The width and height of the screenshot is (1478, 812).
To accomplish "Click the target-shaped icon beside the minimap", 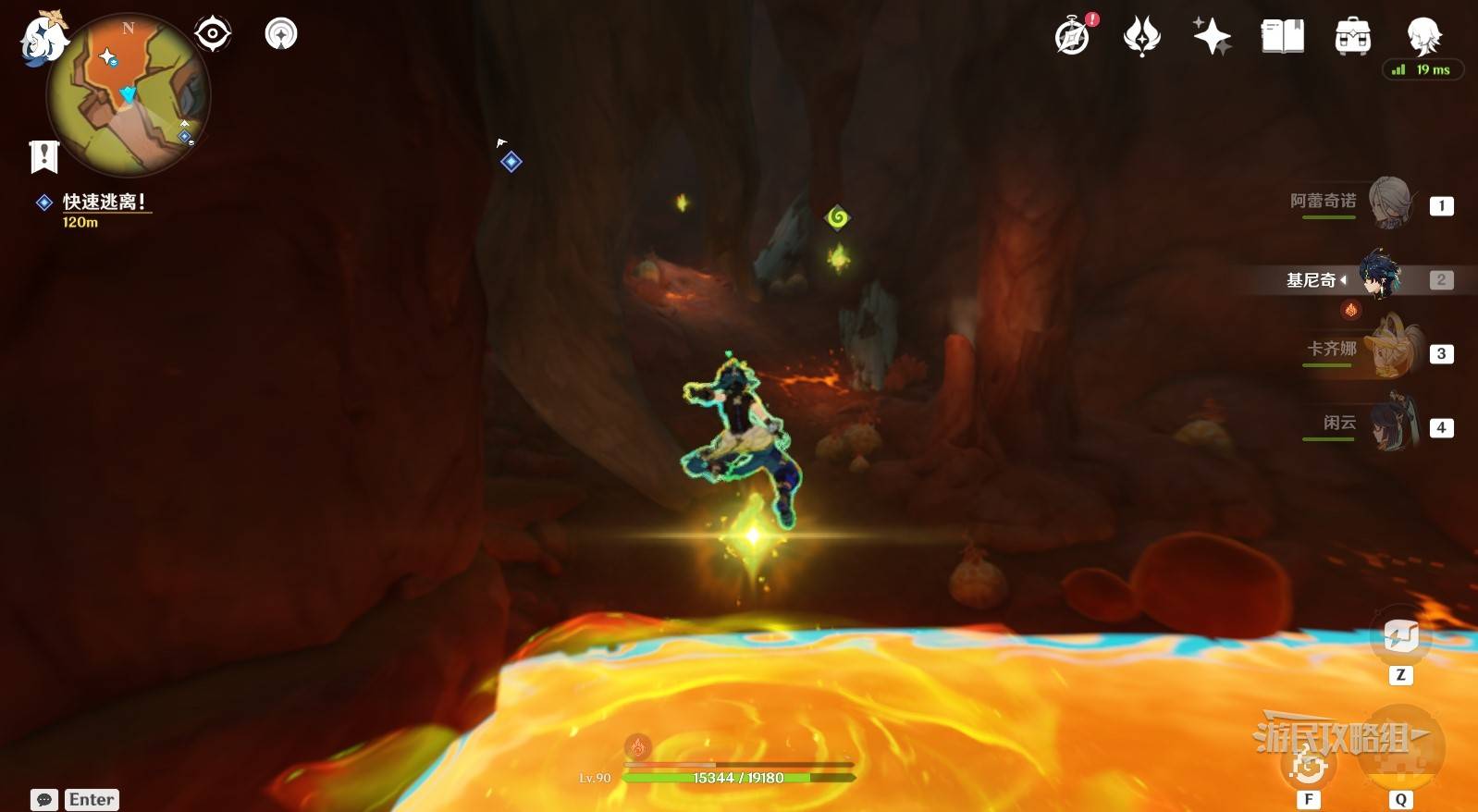I will point(213,34).
